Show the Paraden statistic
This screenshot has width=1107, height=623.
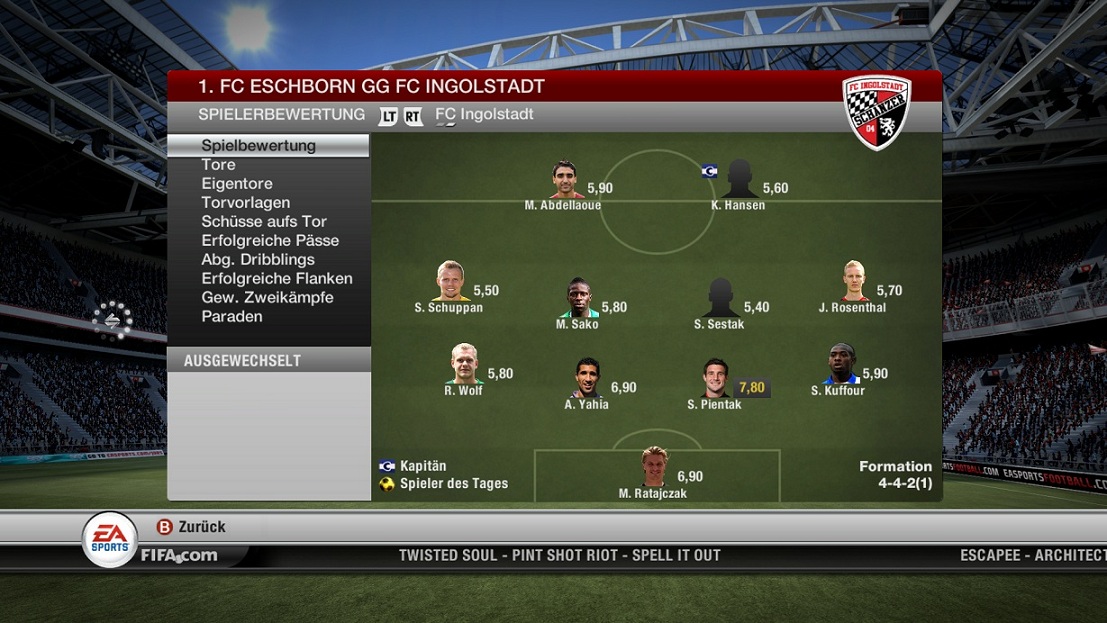pos(232,317)
